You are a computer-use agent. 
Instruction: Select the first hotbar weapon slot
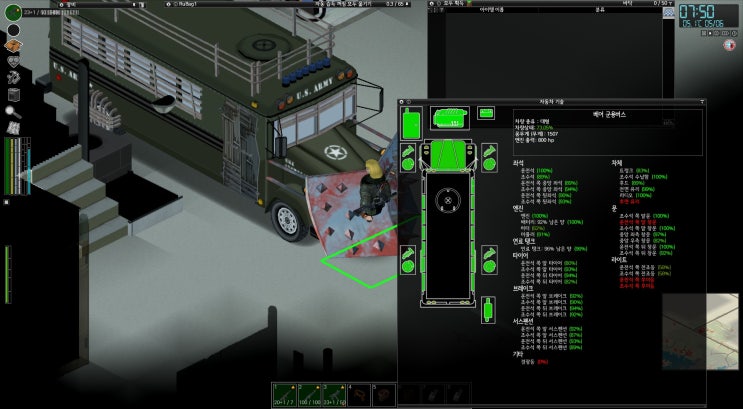(282, 393)
